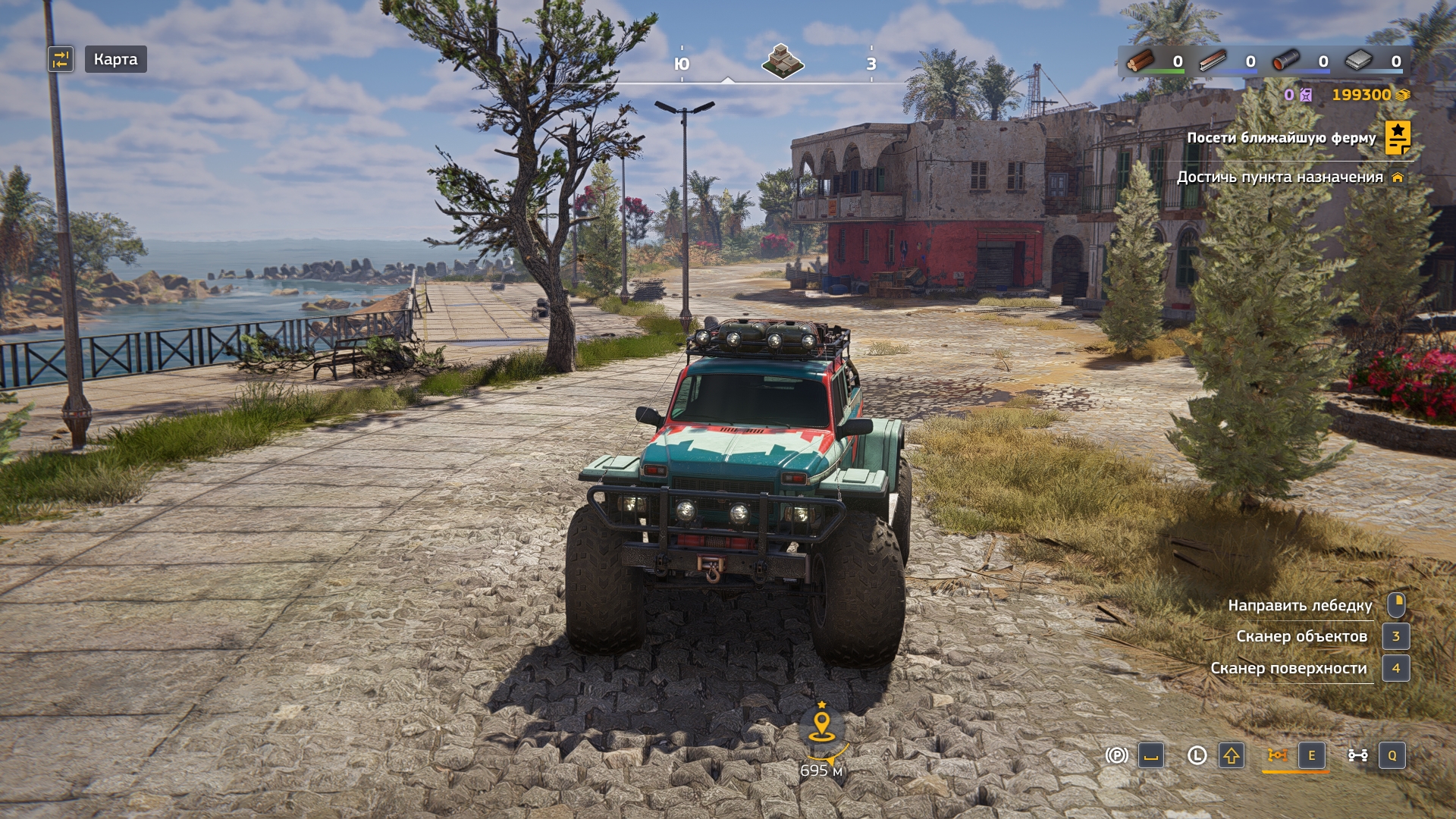Screen dimensions: 1456x819
Task: Select the quest "Посети ближайшую ферму"
Action: (x=1281, y=138)
